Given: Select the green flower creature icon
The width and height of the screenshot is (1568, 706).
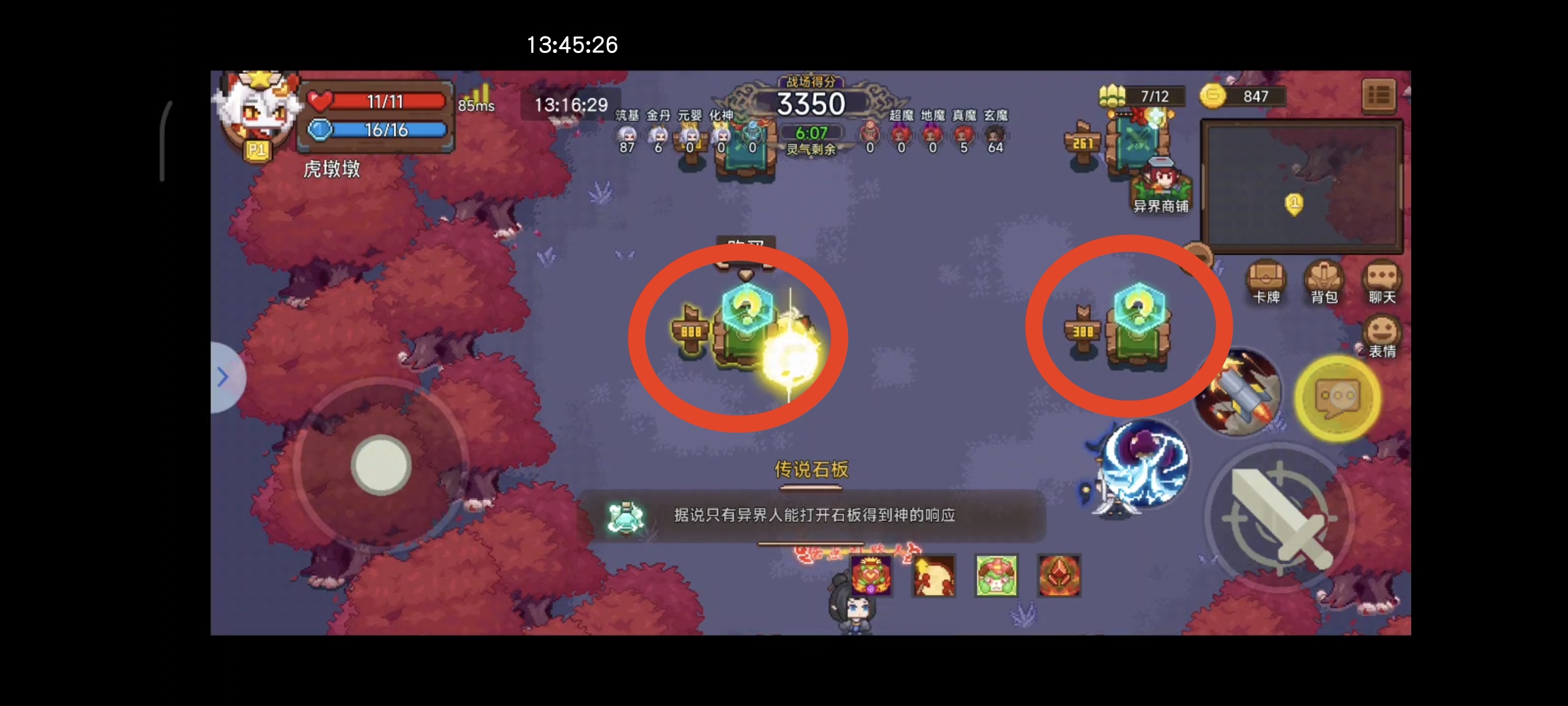Looking at the screenshot, I should (996, 575).
